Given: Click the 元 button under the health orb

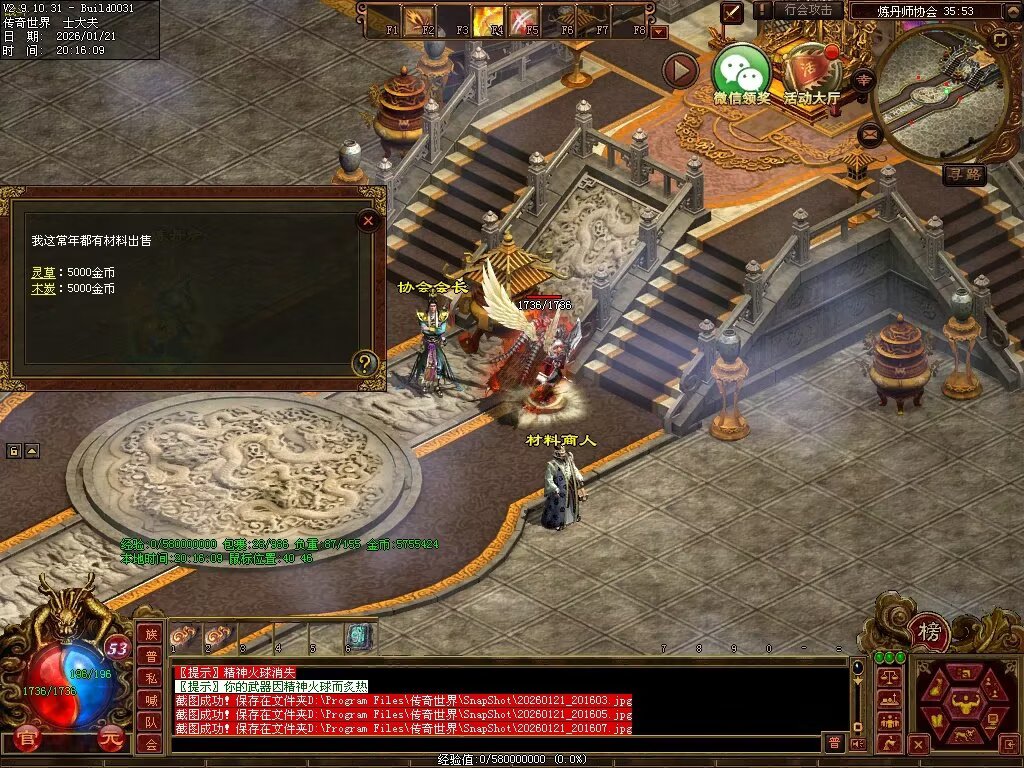Looking at the screenshot, I should 110,741.
